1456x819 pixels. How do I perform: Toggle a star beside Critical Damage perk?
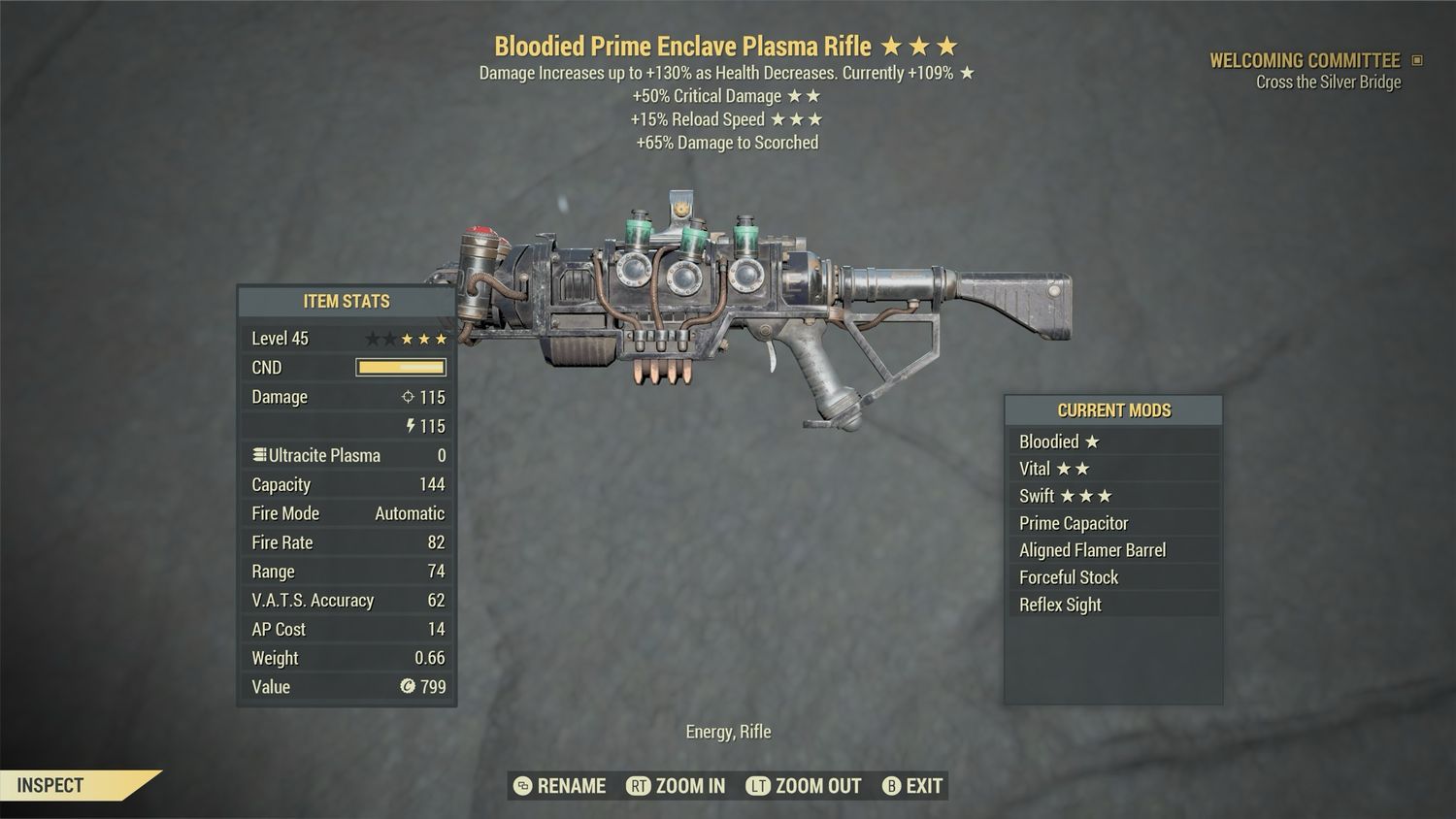(793, 95)
